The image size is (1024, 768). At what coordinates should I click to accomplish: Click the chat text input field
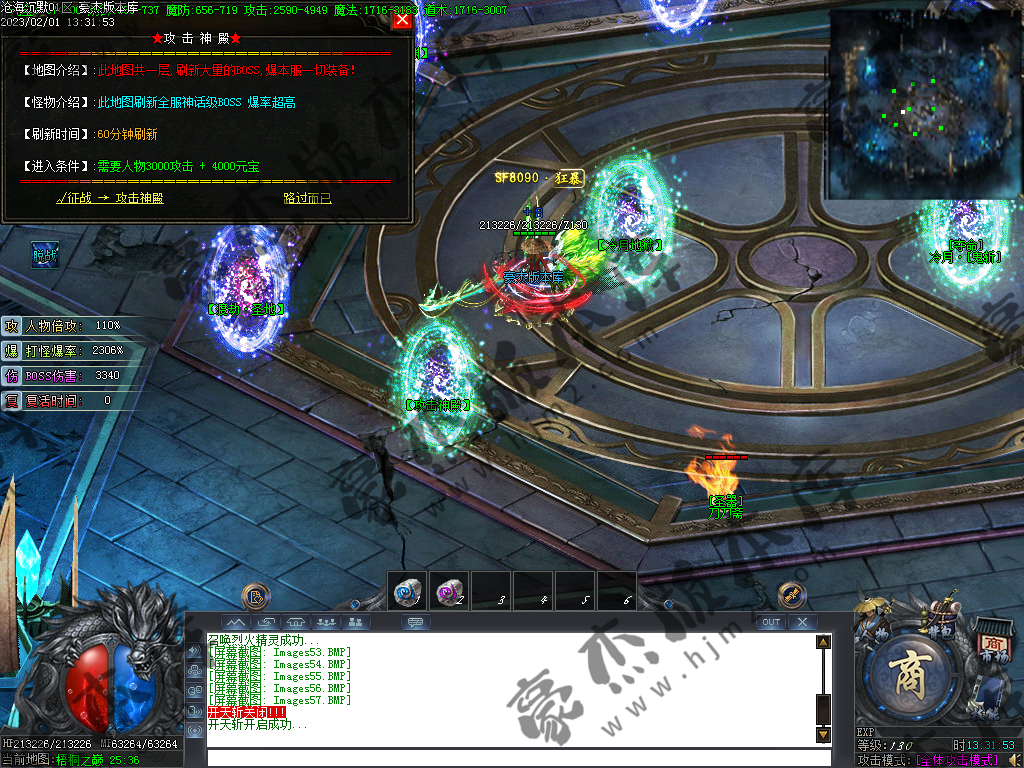coord(510,757)
